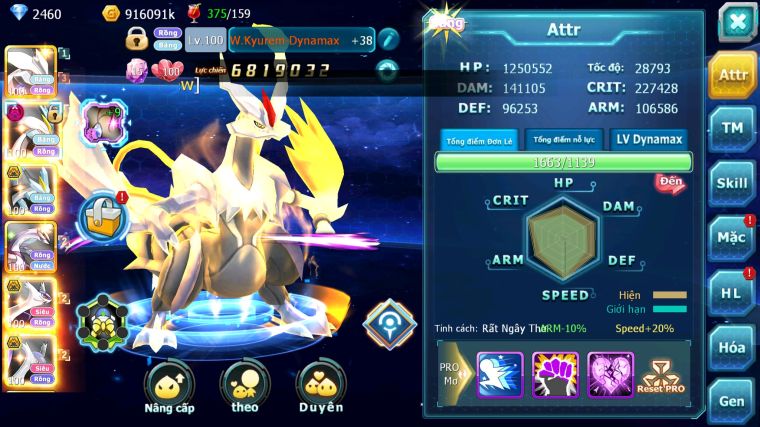Select the purple fist skill icon
This screenshot has width=760, height=427.
click(x=555, y=374)
